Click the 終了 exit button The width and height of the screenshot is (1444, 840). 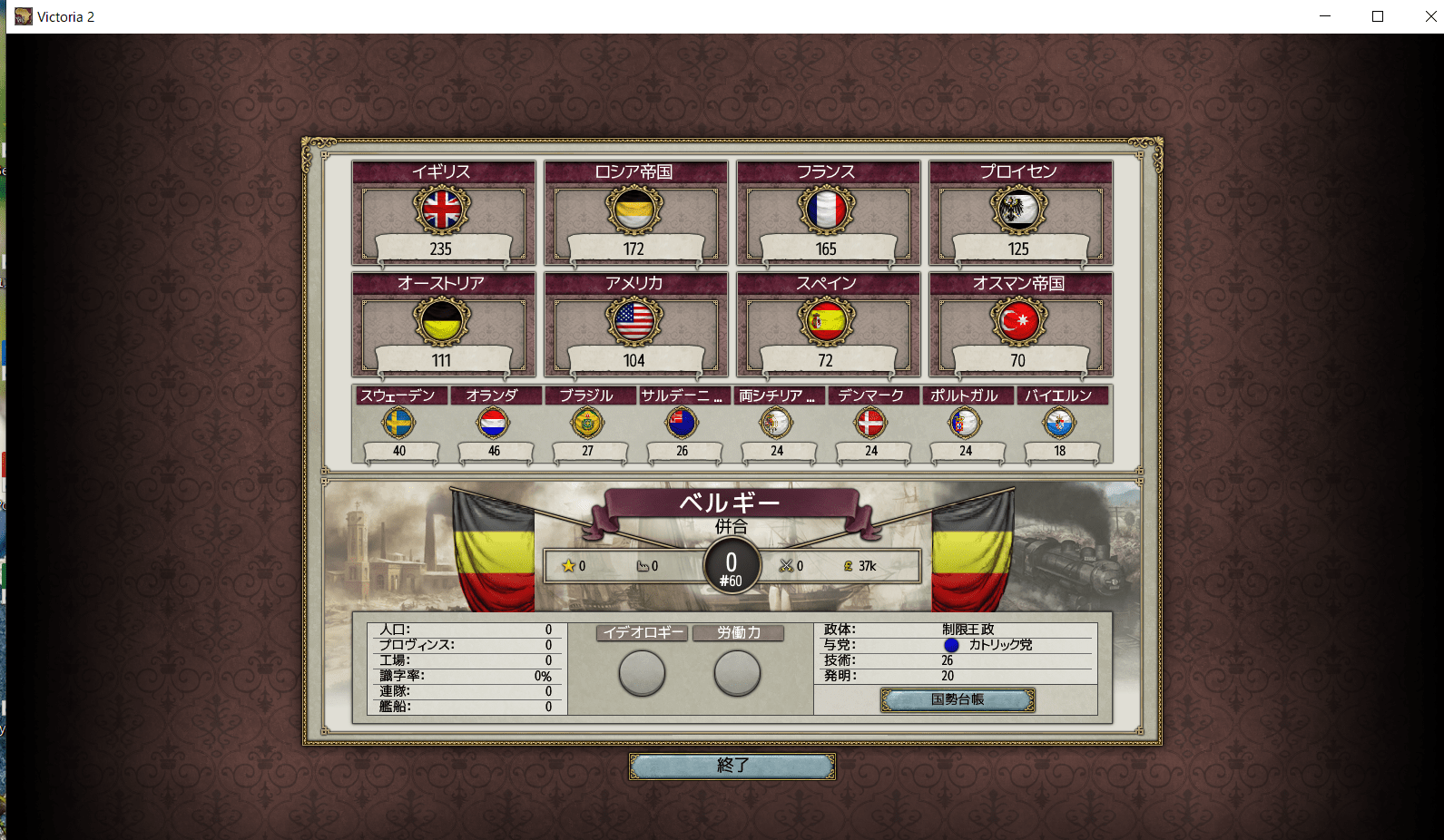732,766
